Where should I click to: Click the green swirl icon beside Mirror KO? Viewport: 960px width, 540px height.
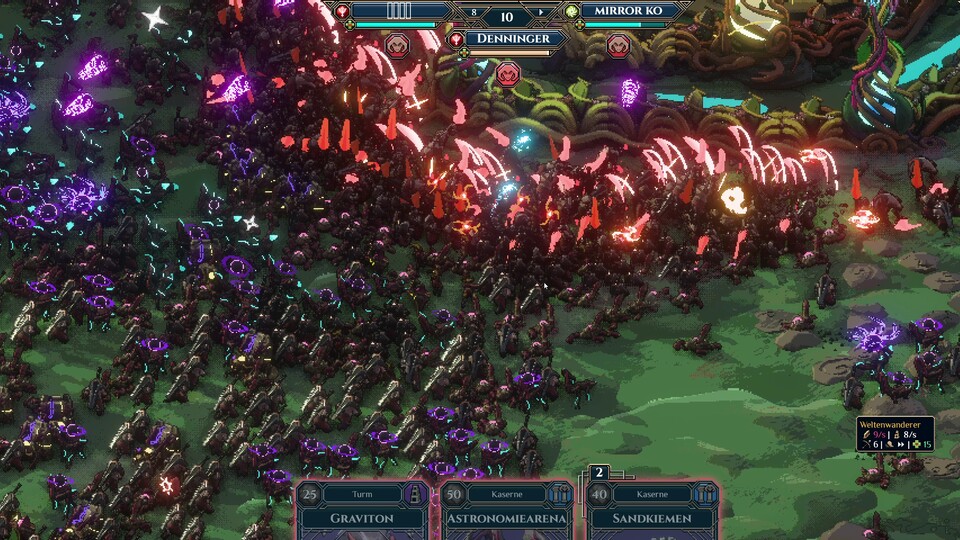coord(572,12)
